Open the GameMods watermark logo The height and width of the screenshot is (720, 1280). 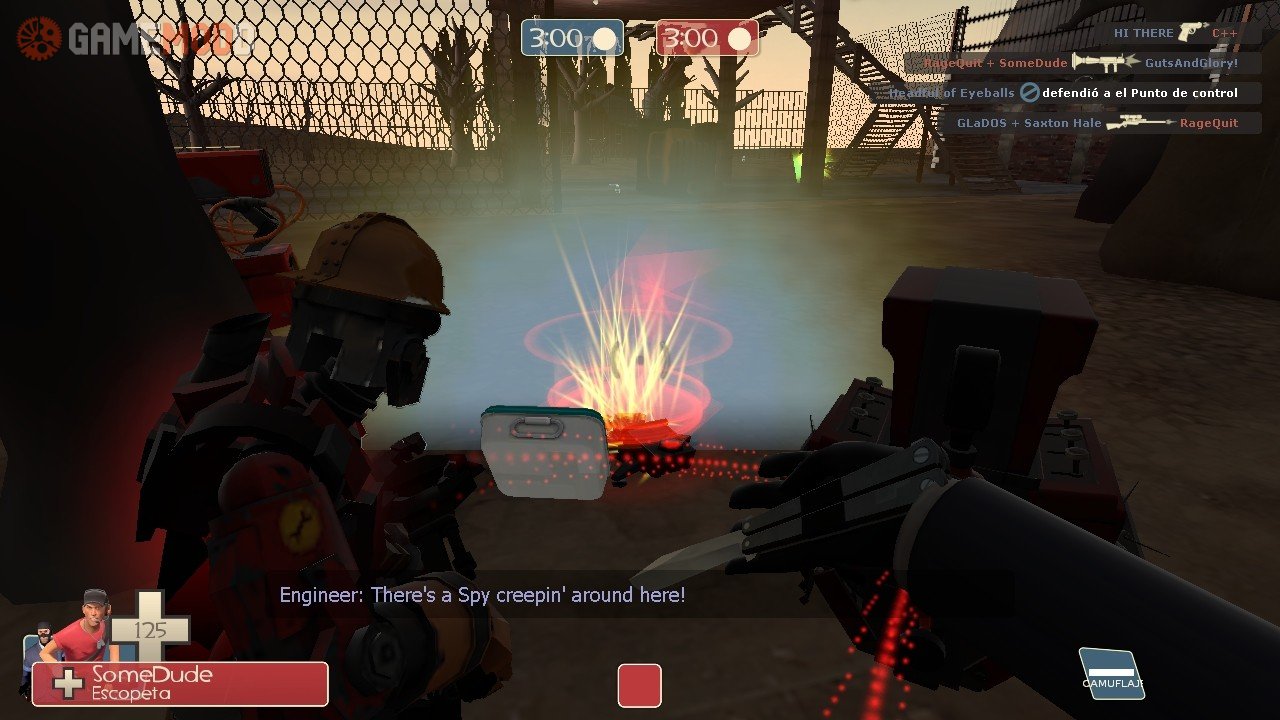click(x=135, y=39)
